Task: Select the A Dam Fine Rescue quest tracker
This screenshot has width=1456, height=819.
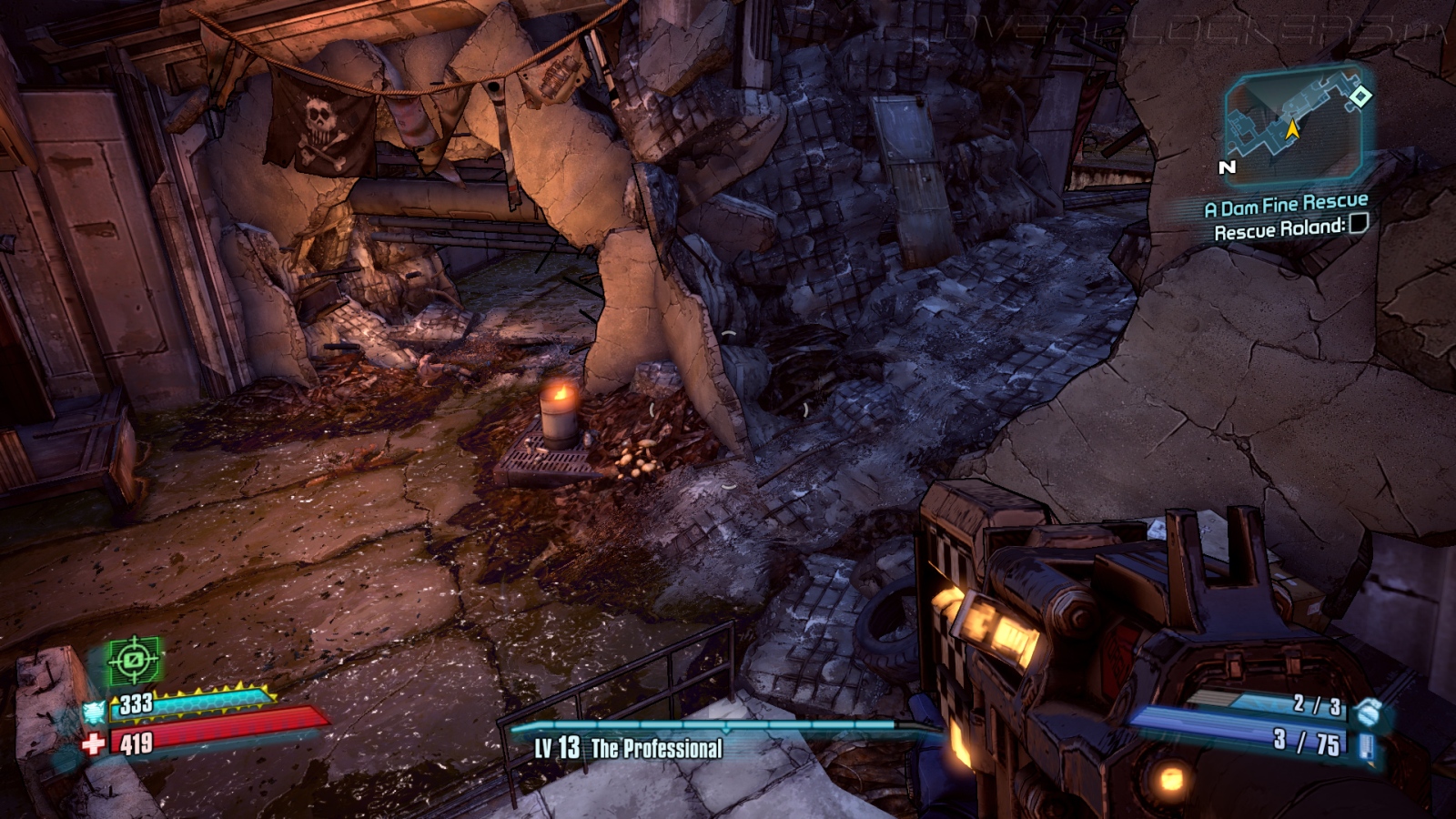Action: (1286, 206)
